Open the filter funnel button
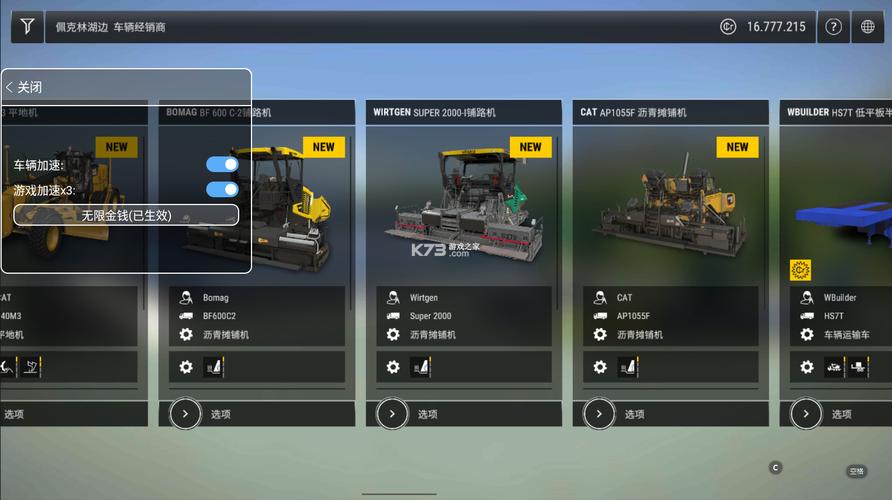 pyautogui.click(x=27, y=27)
